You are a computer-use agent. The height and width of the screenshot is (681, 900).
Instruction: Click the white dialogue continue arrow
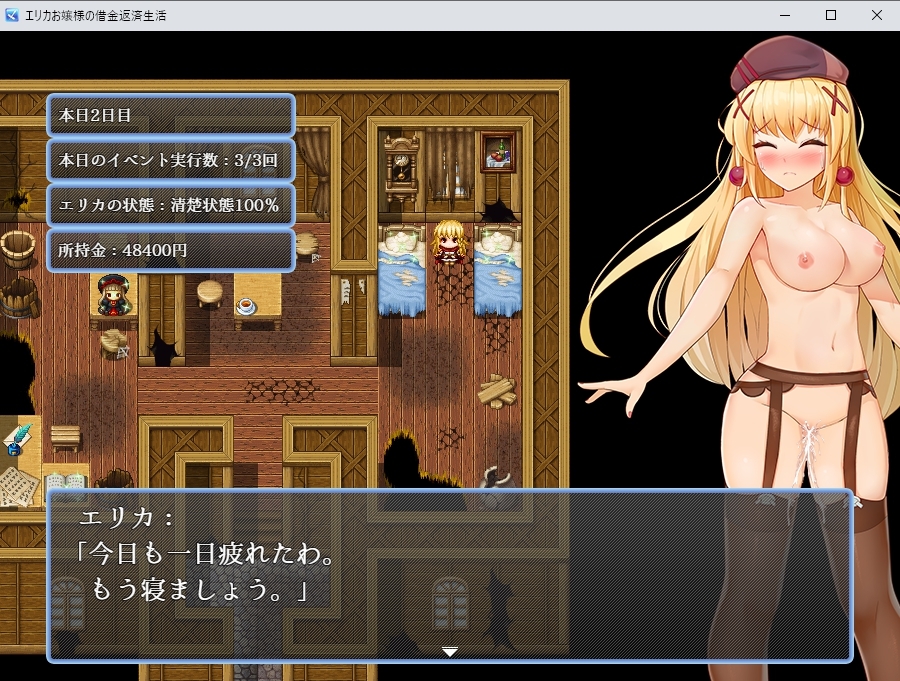click(450, 651)
